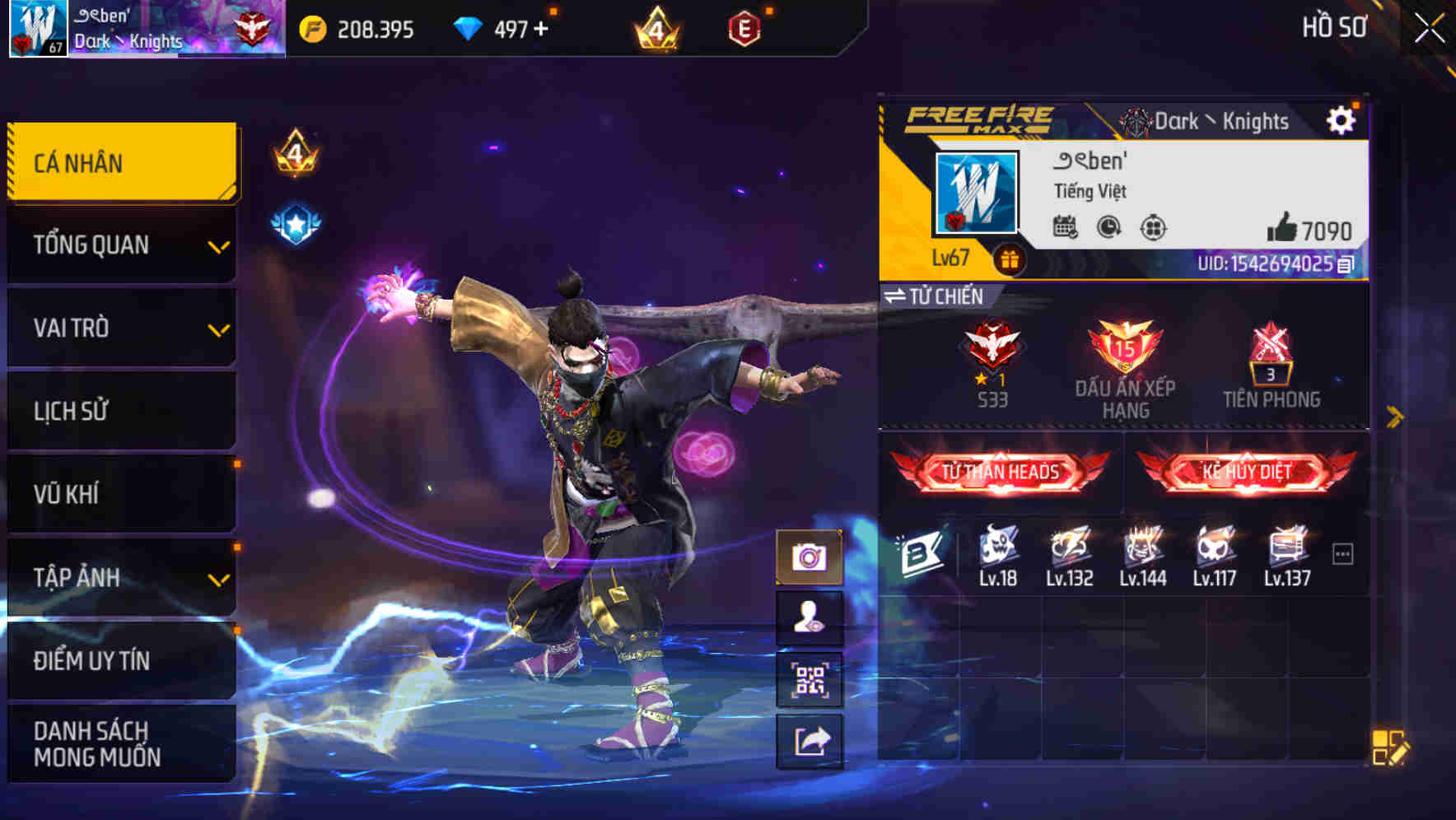Open the gift icon next to Lv67
The height and width of the screenshot is (820, 1456).
click(1011, 258)
